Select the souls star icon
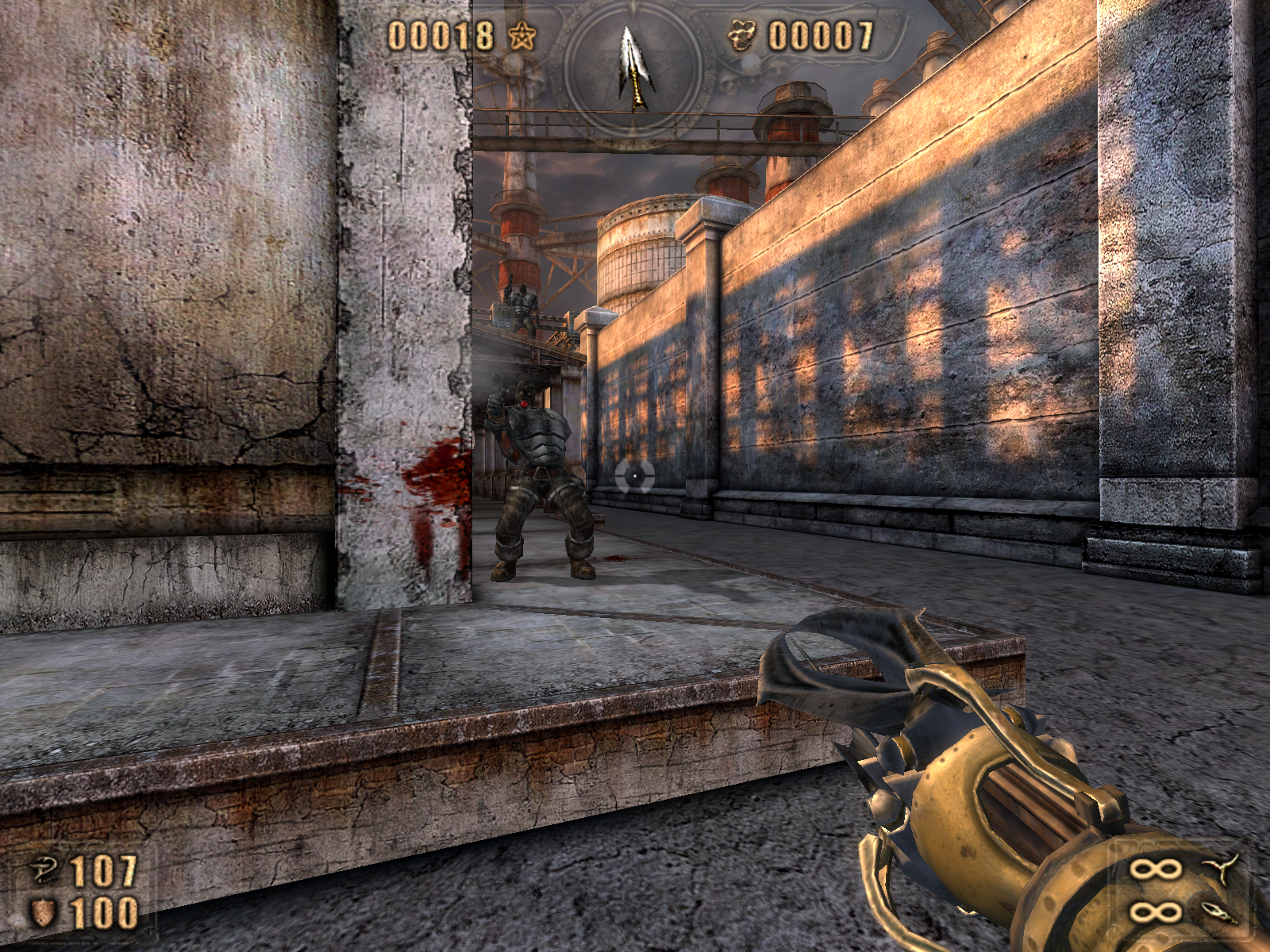The height and width of the screenshot is (952, 1270). point(522,36)
